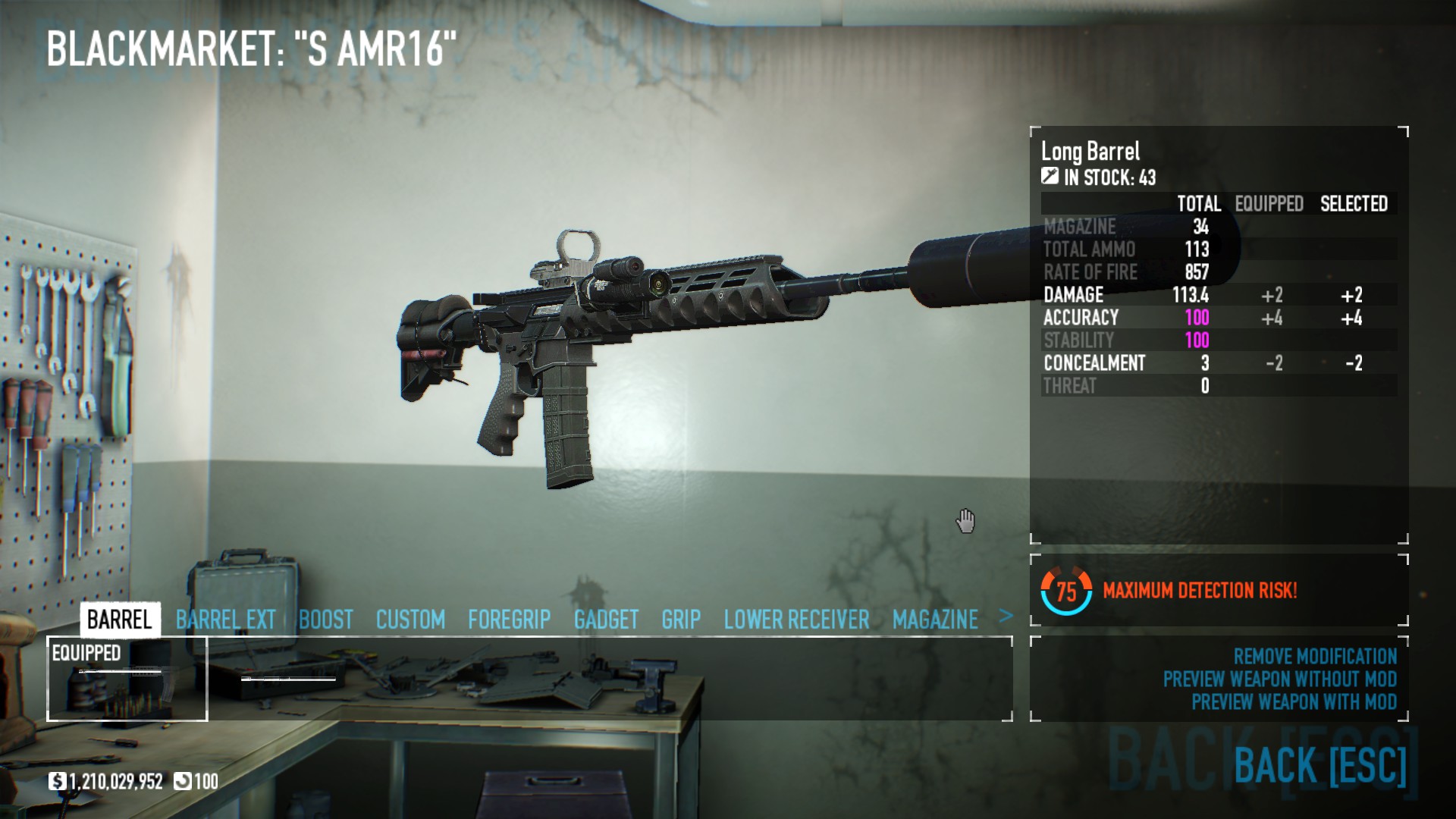This screenshot has height=819, width=1456.
Task: Open the Magazine tab
Action: tap(935, 620)
